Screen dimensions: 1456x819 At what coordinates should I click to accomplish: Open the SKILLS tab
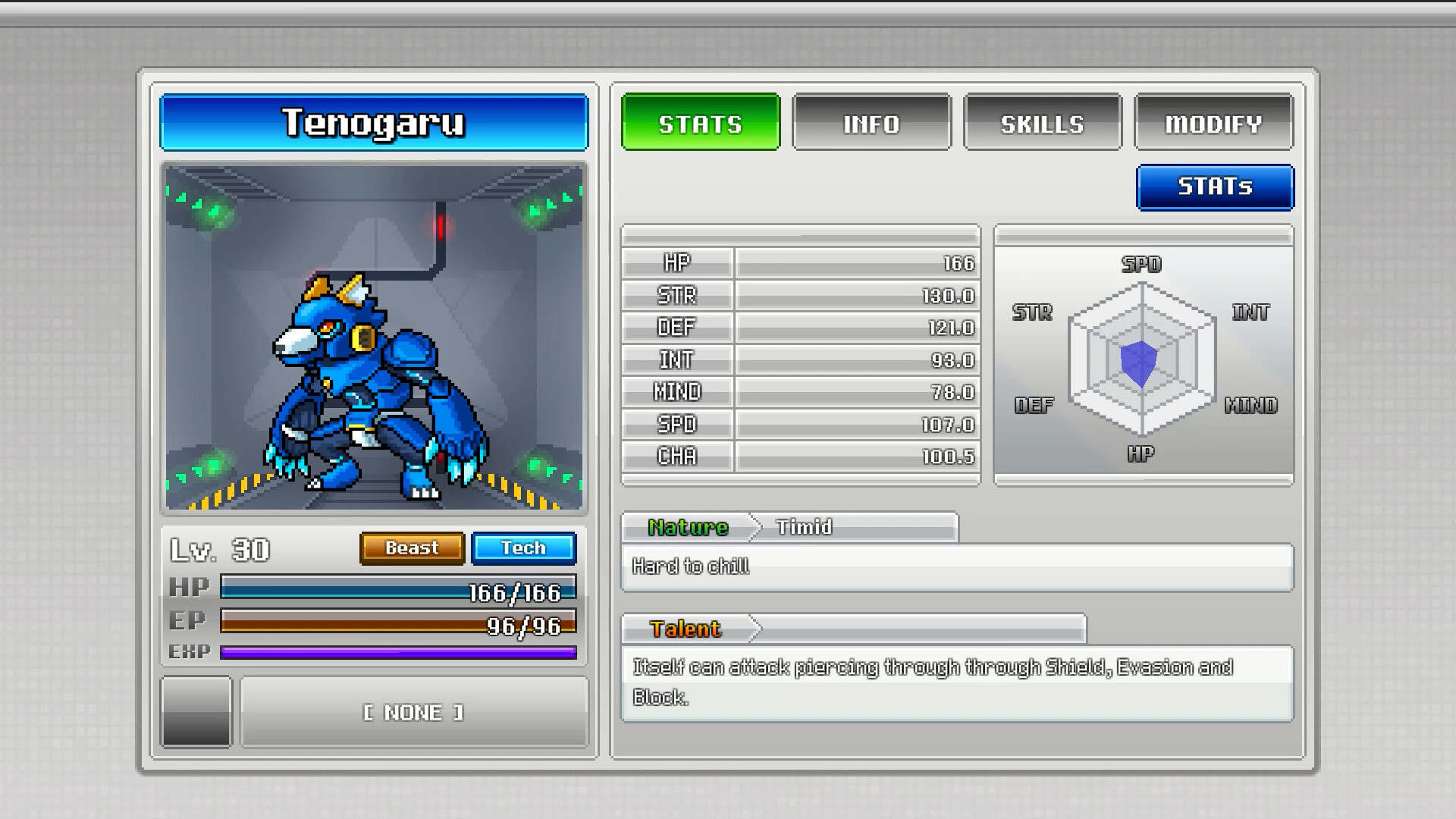[1042, 123]
